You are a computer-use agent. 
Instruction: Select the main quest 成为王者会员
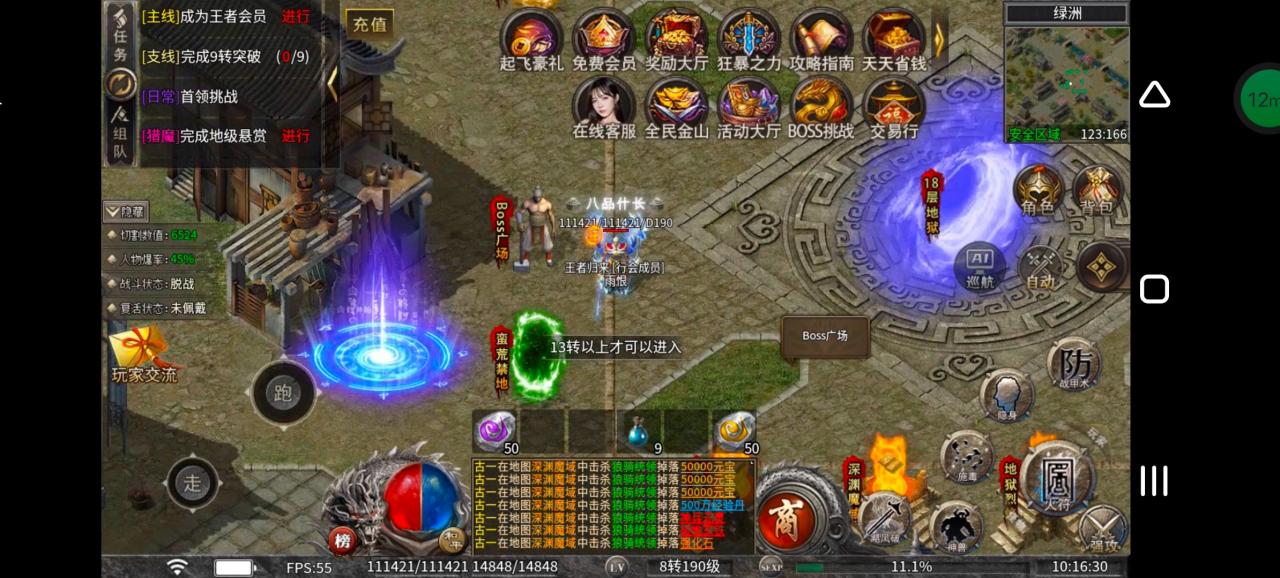click(225, 17)
